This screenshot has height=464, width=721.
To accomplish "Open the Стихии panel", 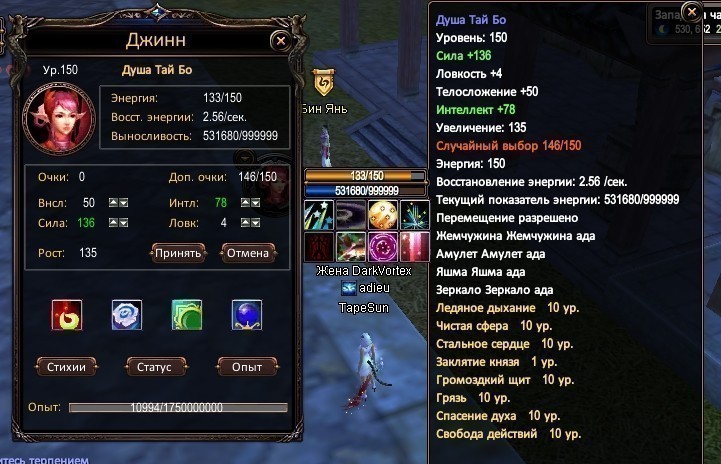I will (66, 366).
